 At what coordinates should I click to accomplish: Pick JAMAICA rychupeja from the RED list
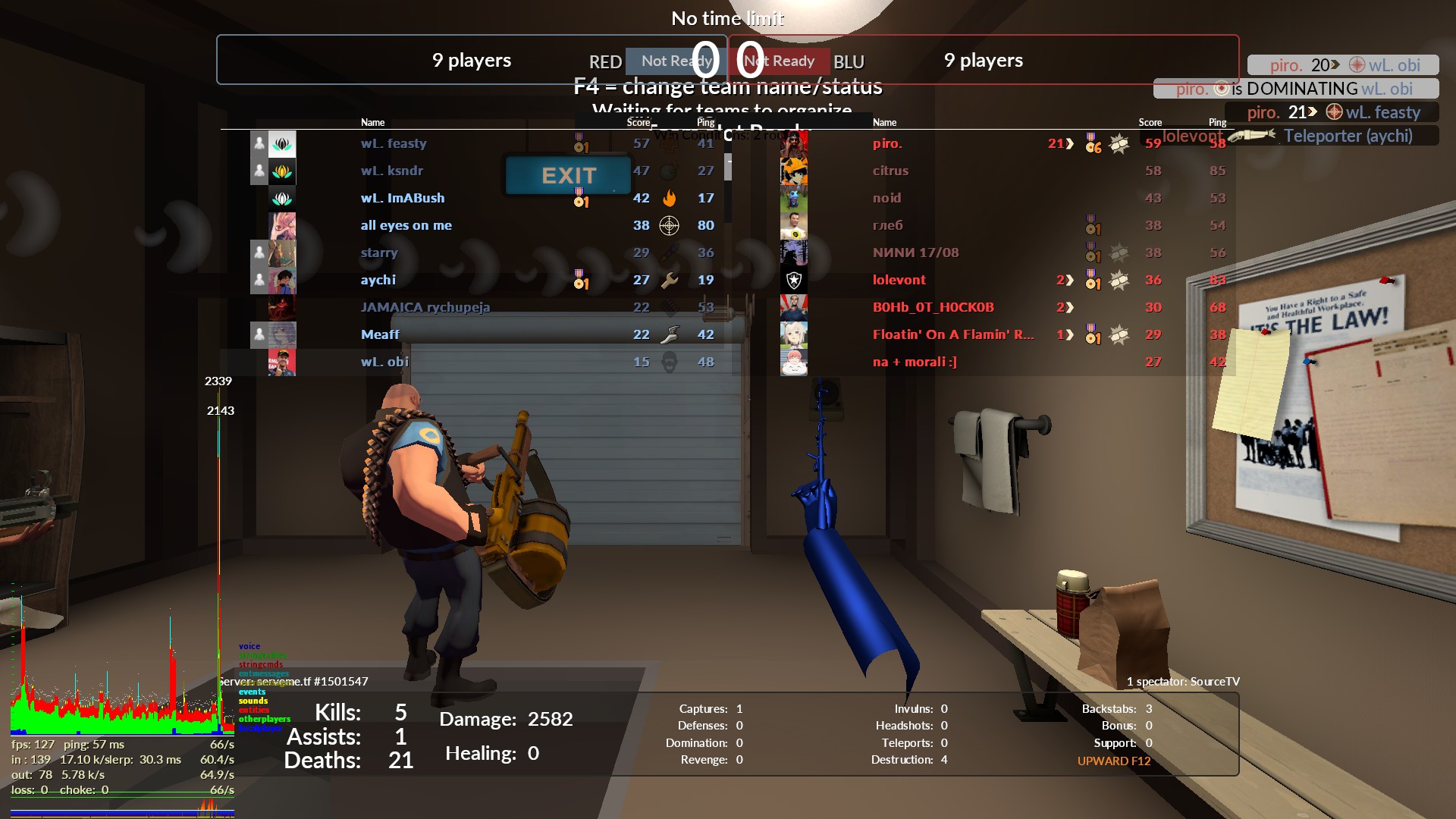tap(425, 307)
